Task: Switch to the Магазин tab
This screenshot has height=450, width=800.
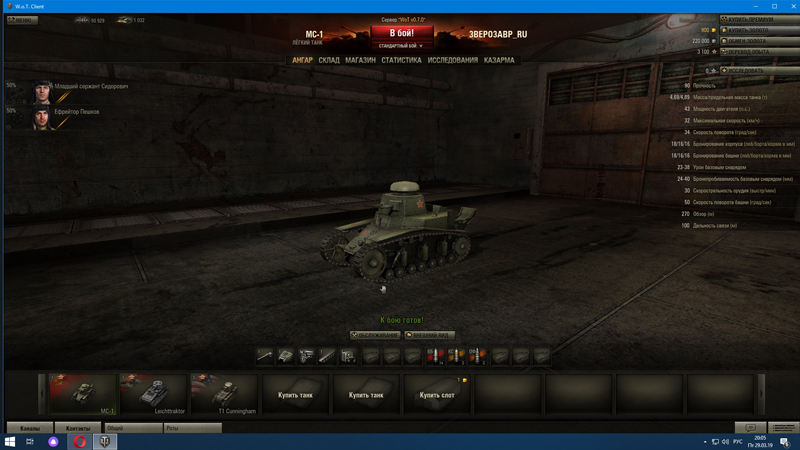Action: point(360,60)
